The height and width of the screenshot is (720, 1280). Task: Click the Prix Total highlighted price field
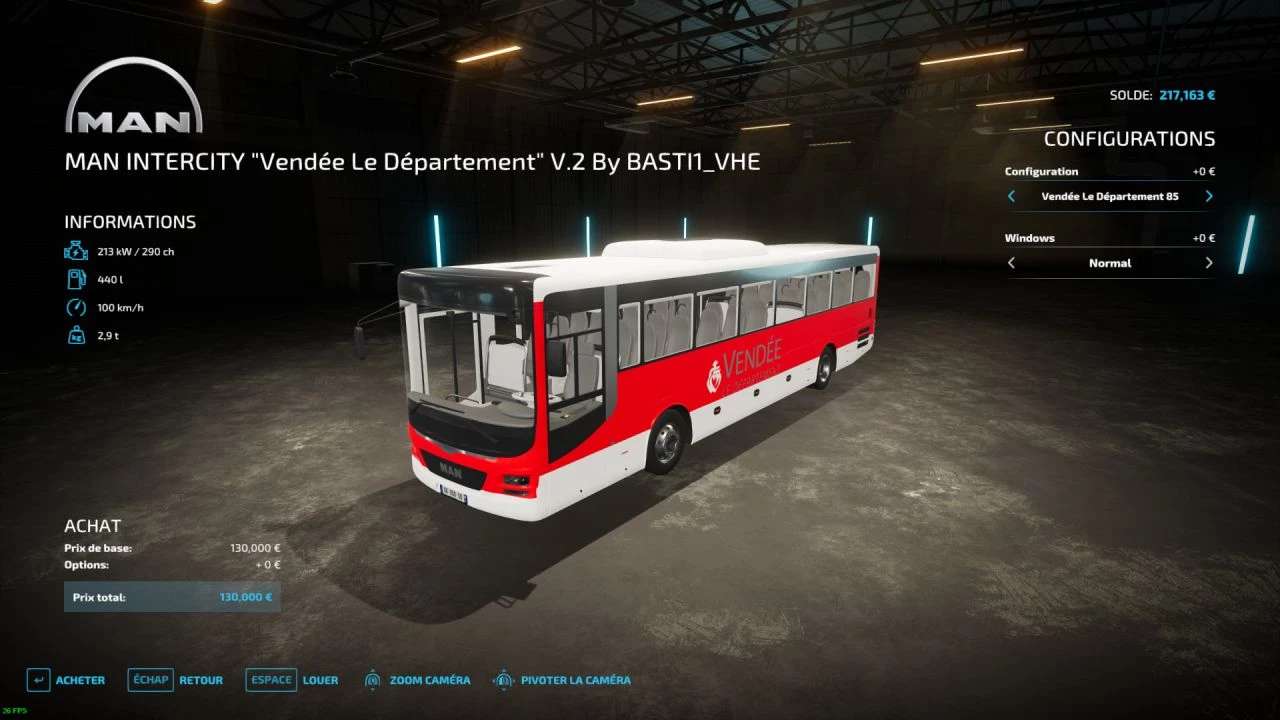[172, 596]
